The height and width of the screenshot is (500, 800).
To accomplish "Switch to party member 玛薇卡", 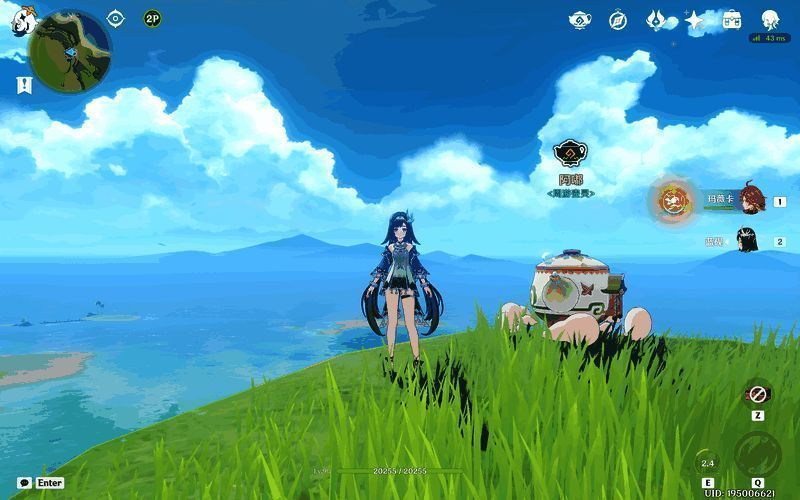I will coord(752,199).
